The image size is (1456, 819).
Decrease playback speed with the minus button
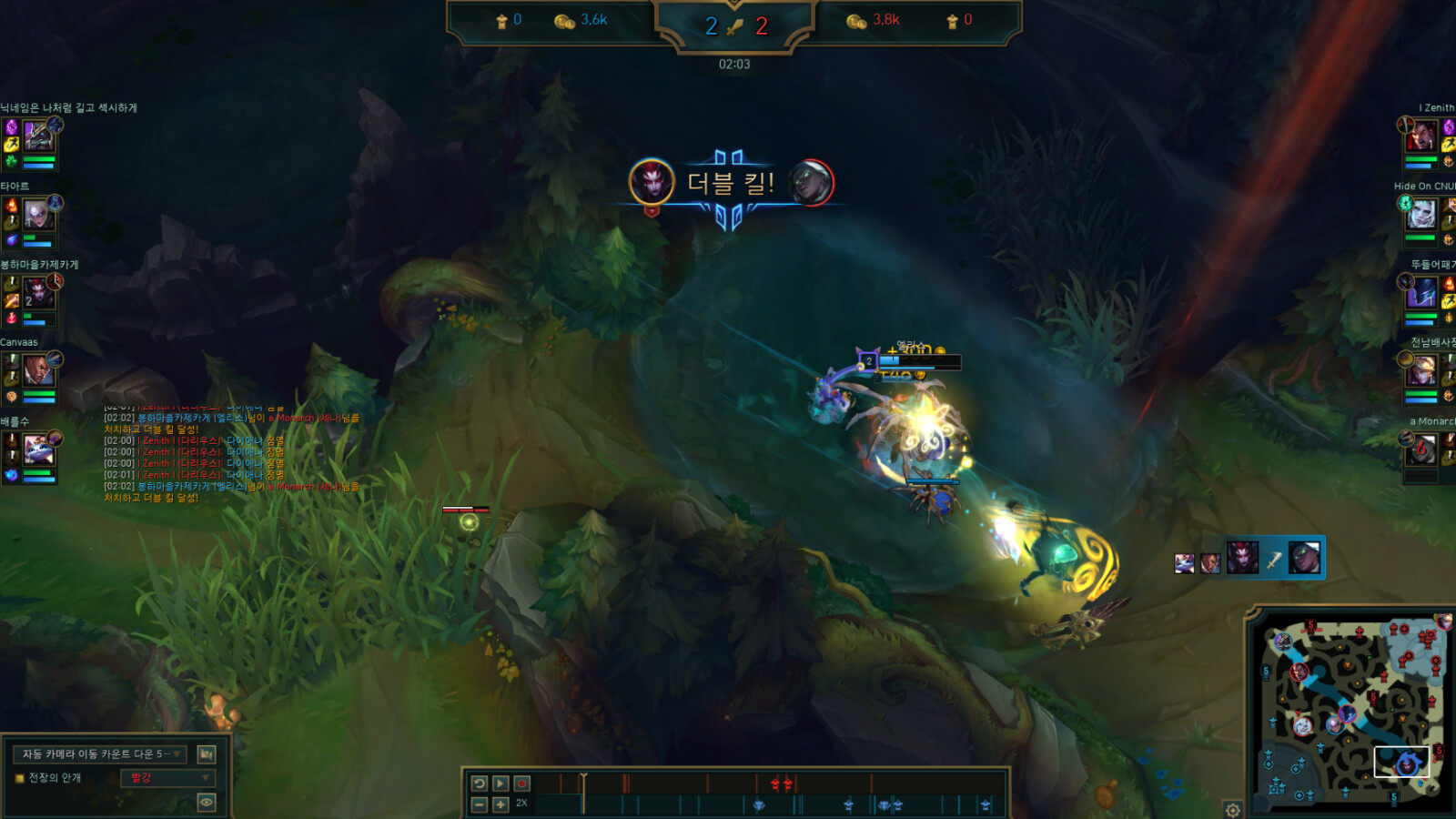pyautogui.click(x=480, y=804)
